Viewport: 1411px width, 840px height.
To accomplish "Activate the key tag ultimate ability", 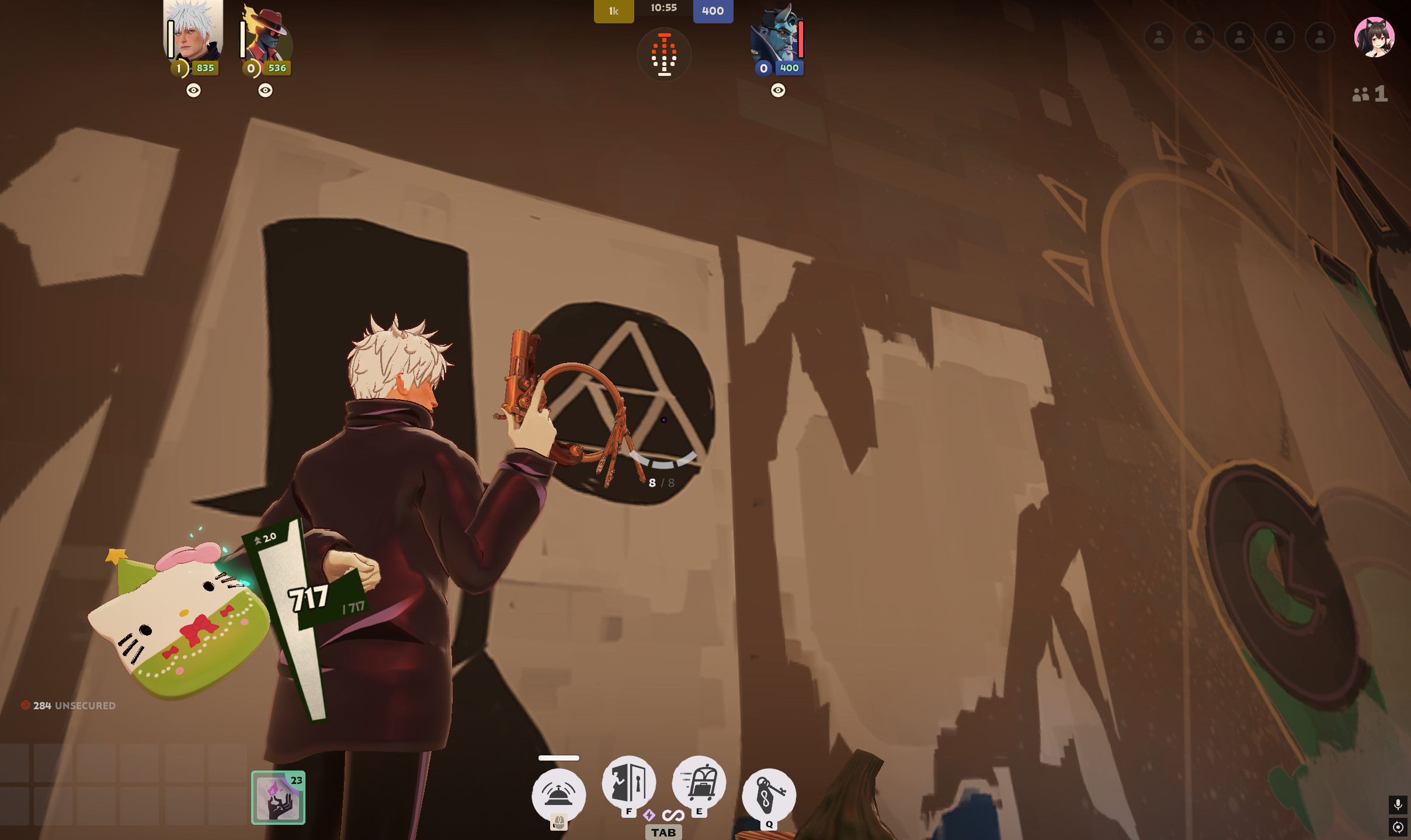I will point(769,794).
